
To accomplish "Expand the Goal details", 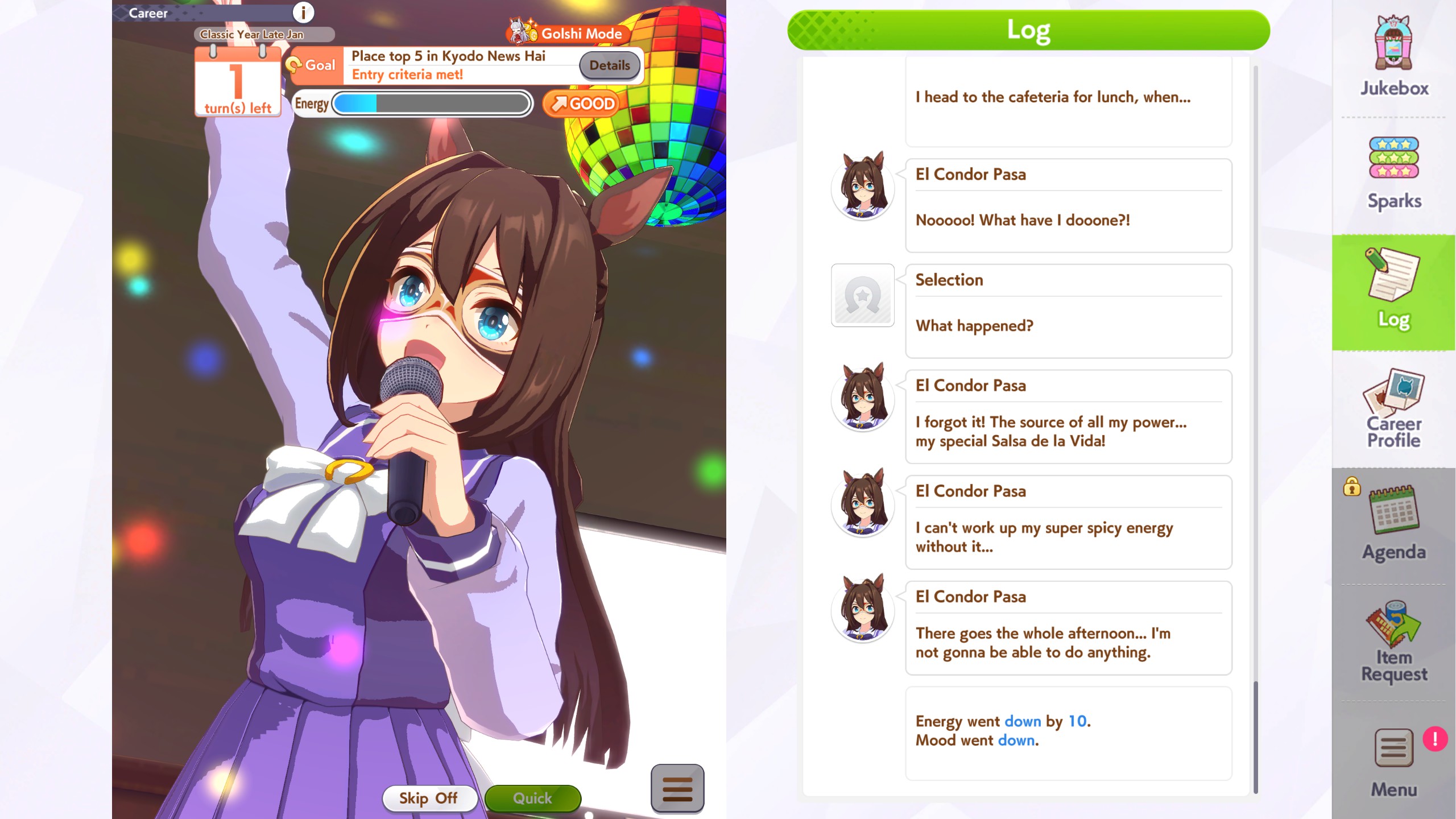I will (x=609, y=65).
